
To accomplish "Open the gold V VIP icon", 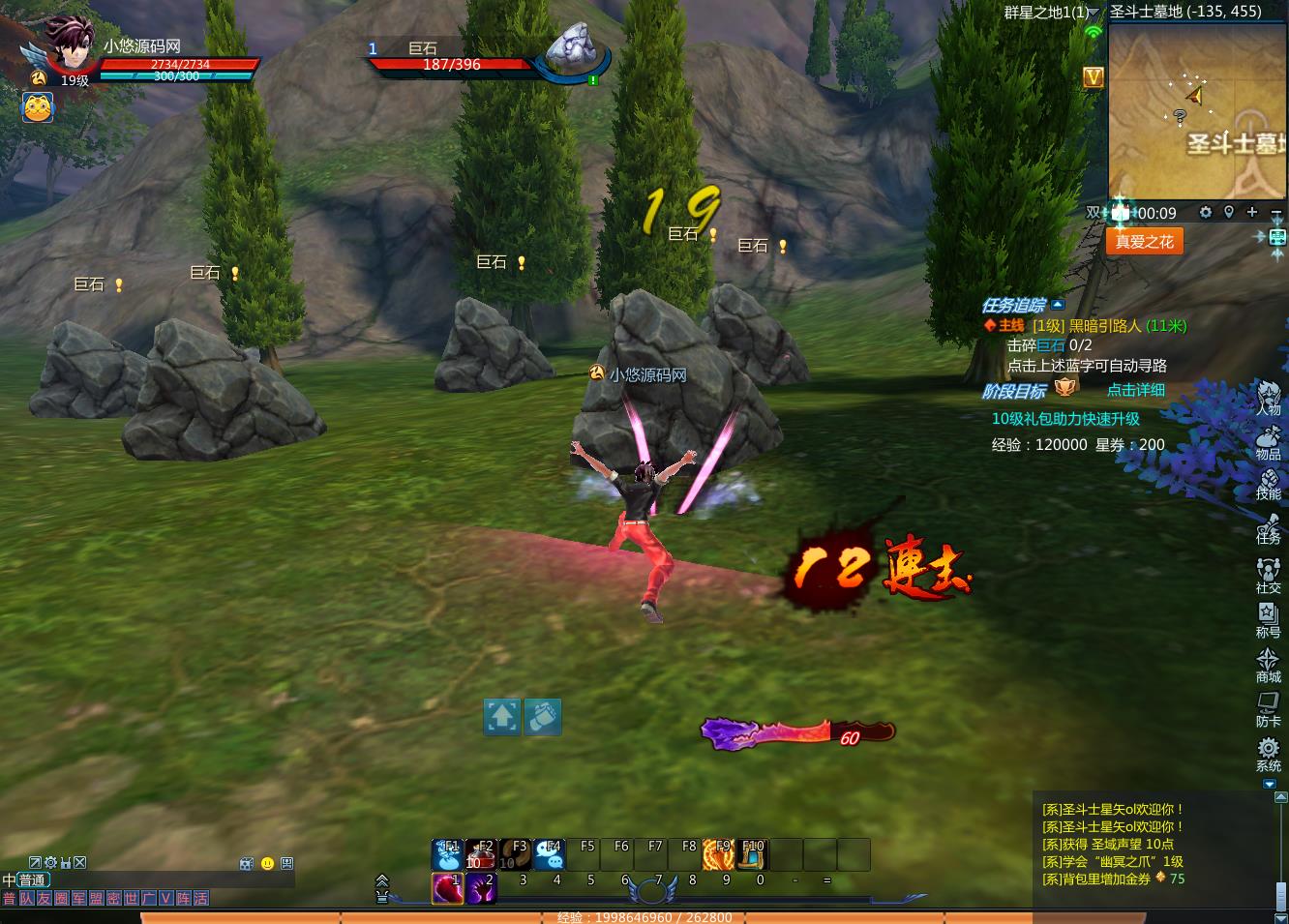I will tap(1094, 77).
